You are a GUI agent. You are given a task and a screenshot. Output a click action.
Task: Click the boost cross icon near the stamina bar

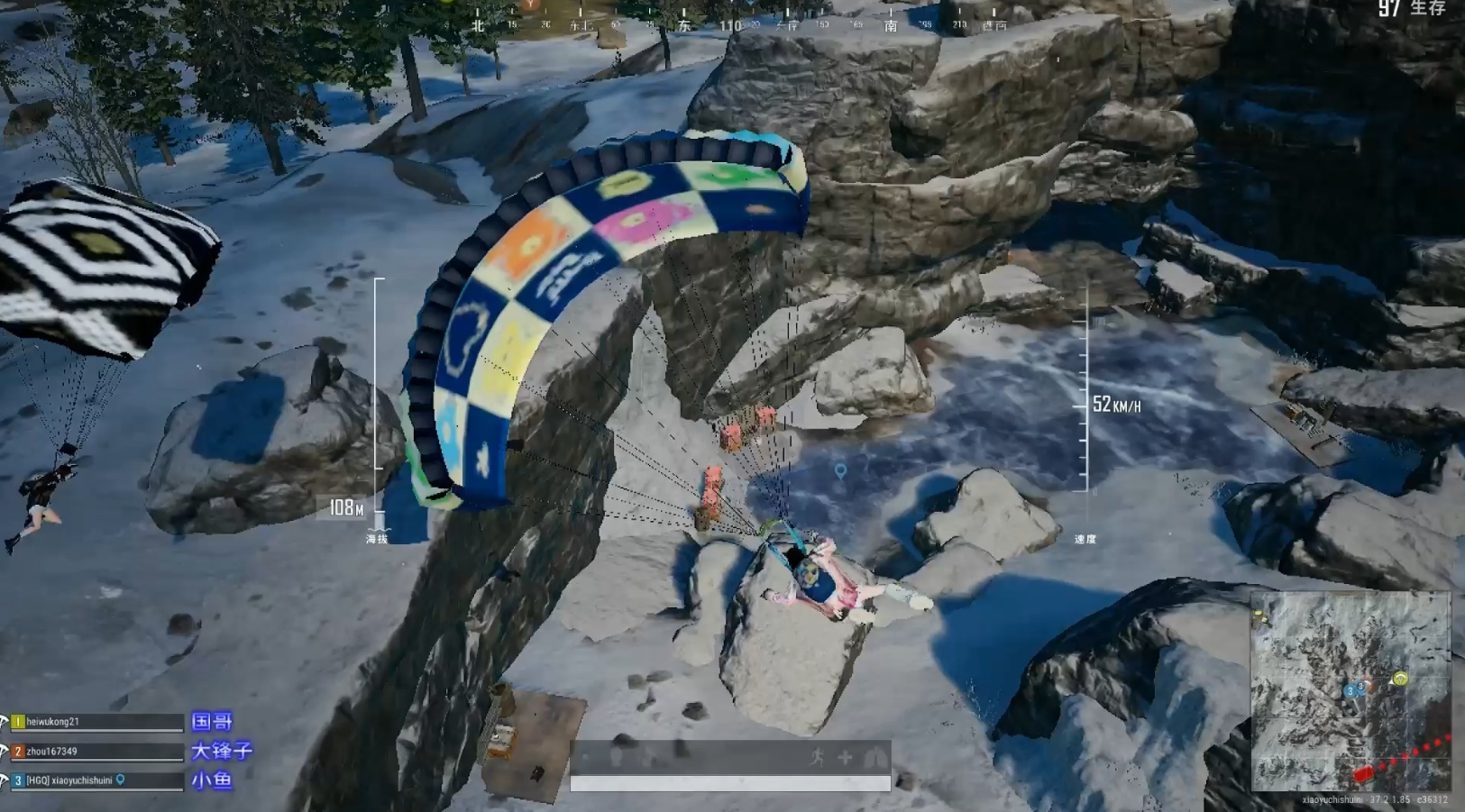847,756
